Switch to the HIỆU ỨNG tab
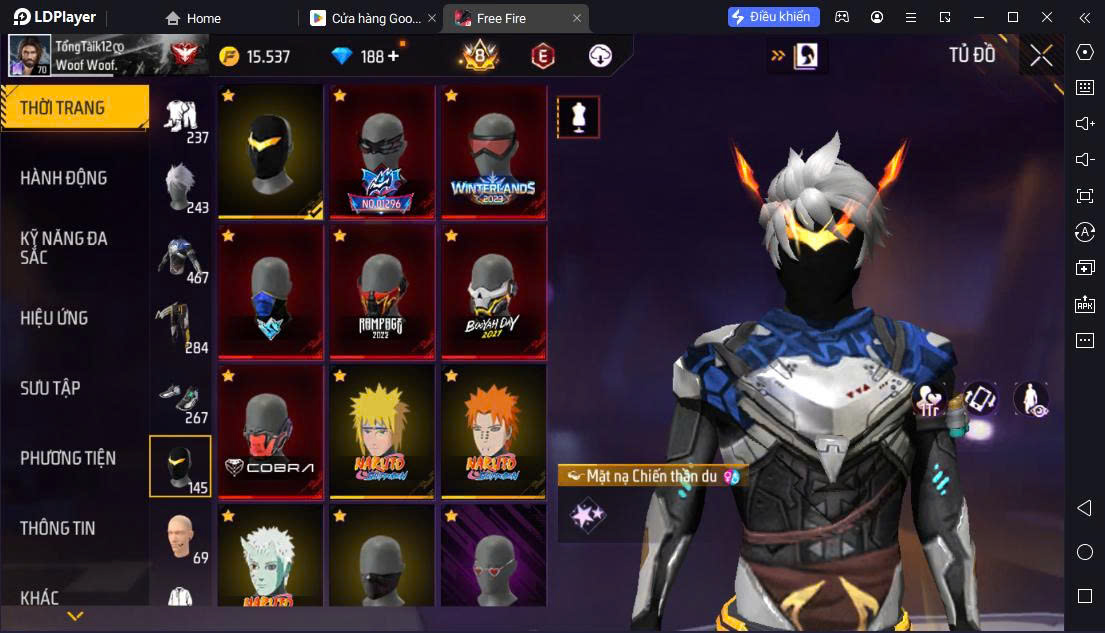Screen dimensions: 1105x633 (x=54, y=318)
